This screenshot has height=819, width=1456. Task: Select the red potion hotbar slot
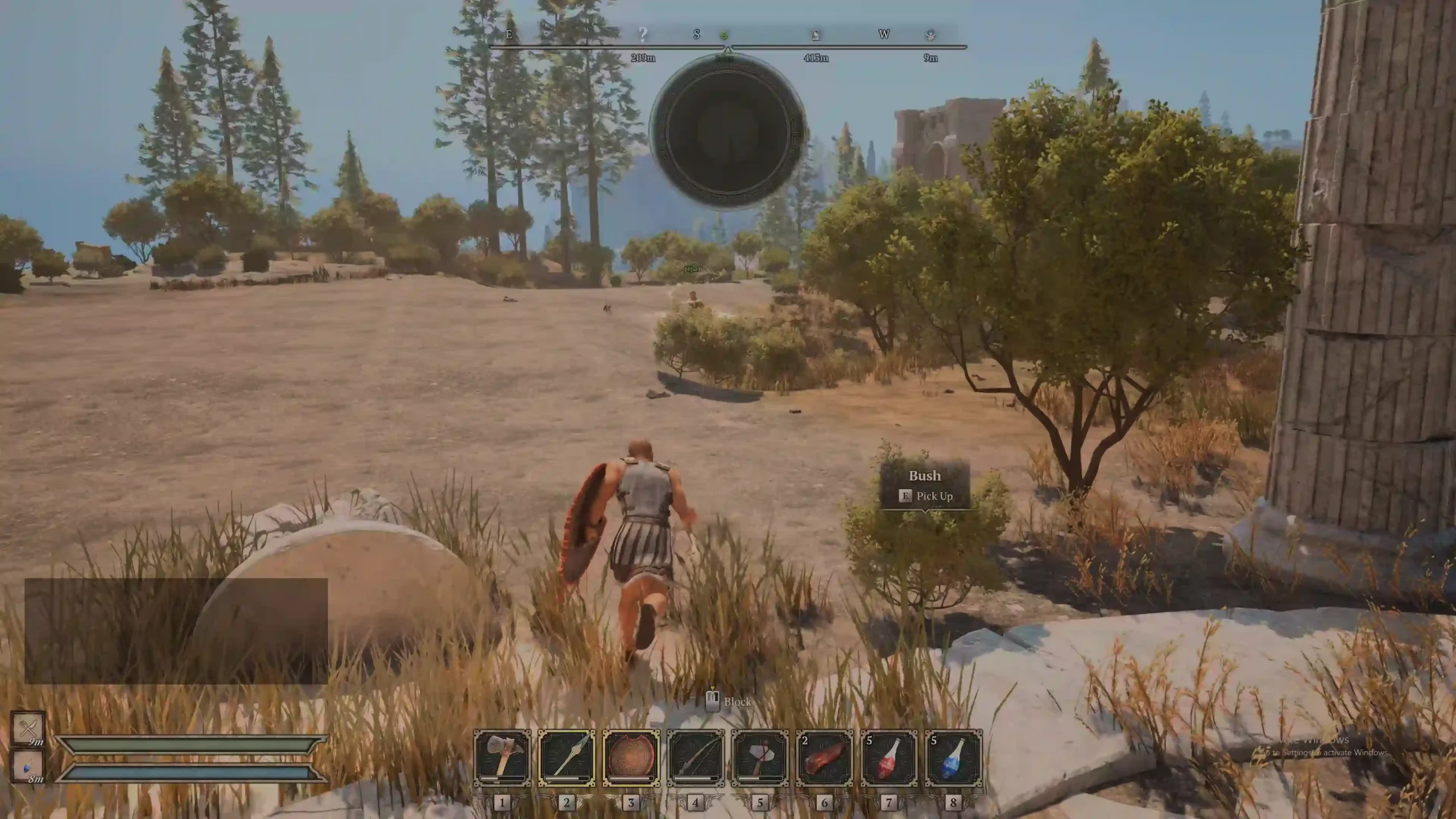(888, 758)
